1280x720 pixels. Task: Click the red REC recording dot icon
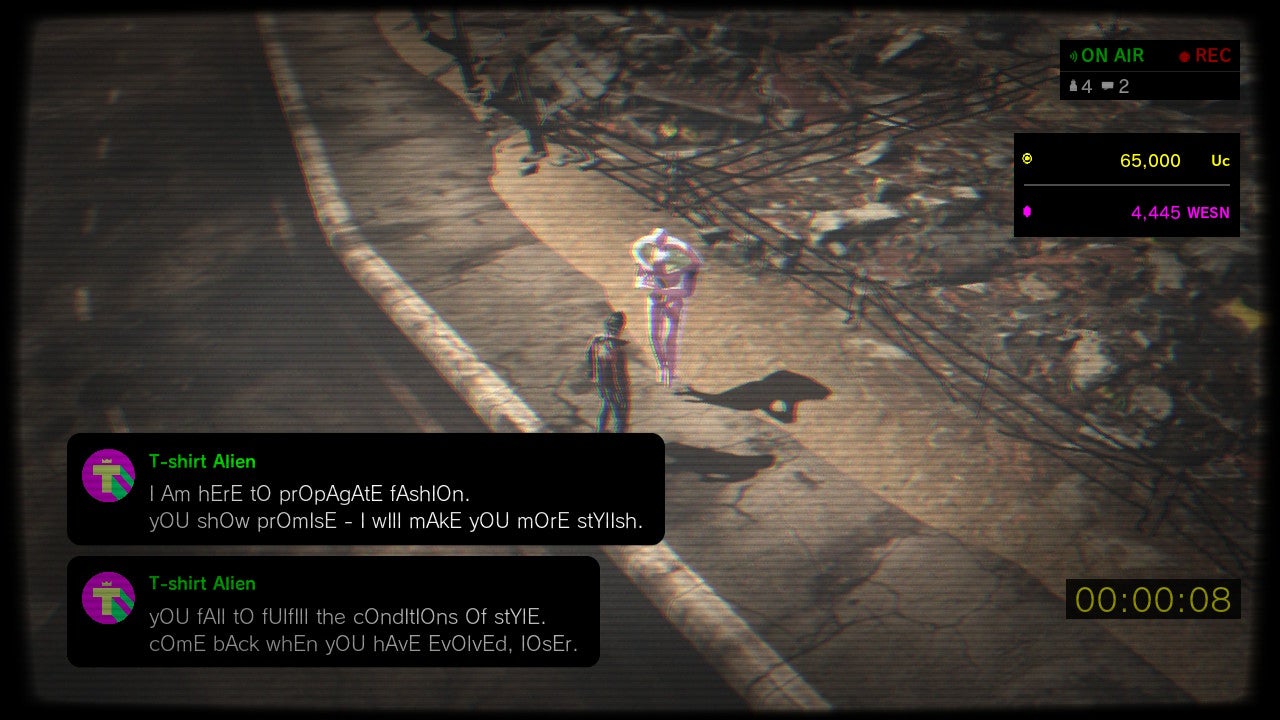[1186, 56]
